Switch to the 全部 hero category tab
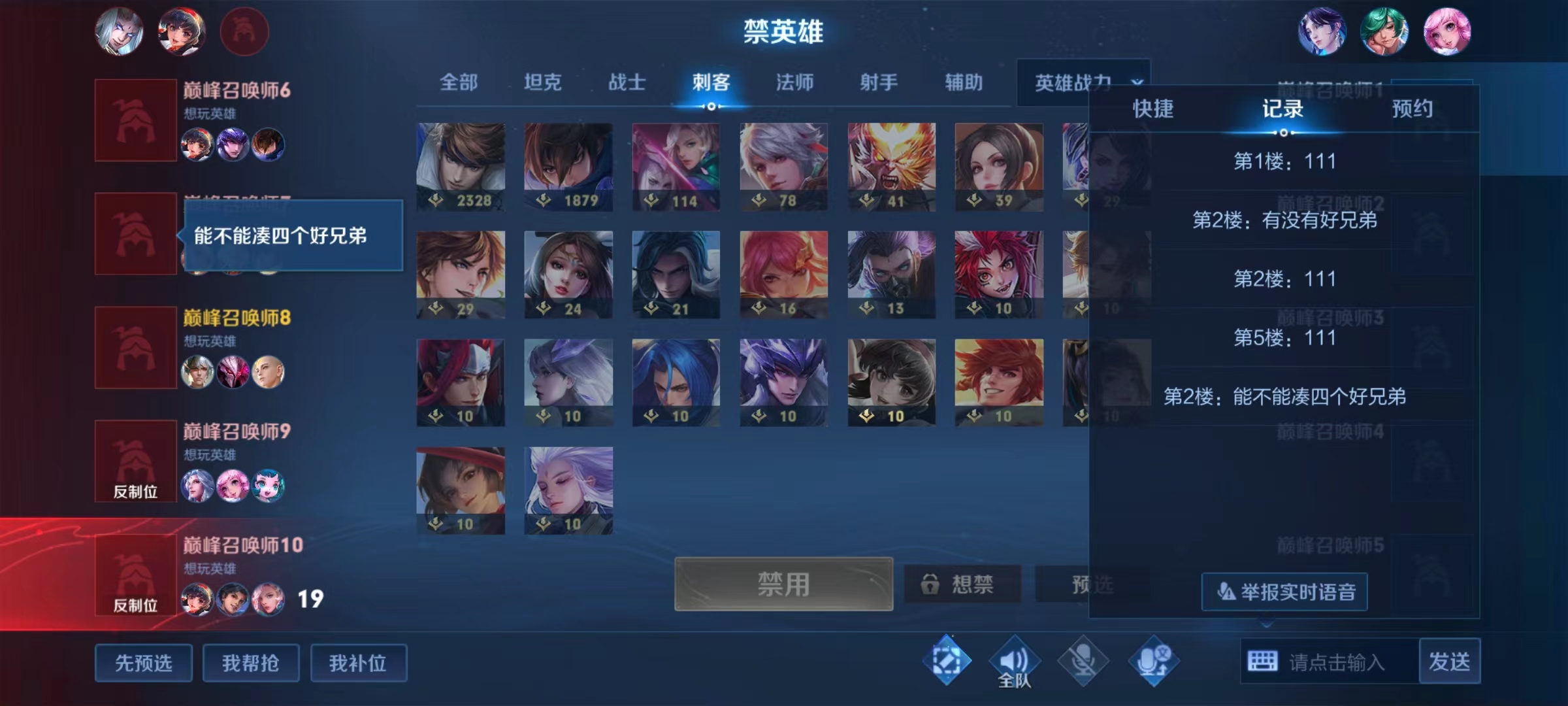Viewport: 1568px width, 706px height. coord(459,82)
